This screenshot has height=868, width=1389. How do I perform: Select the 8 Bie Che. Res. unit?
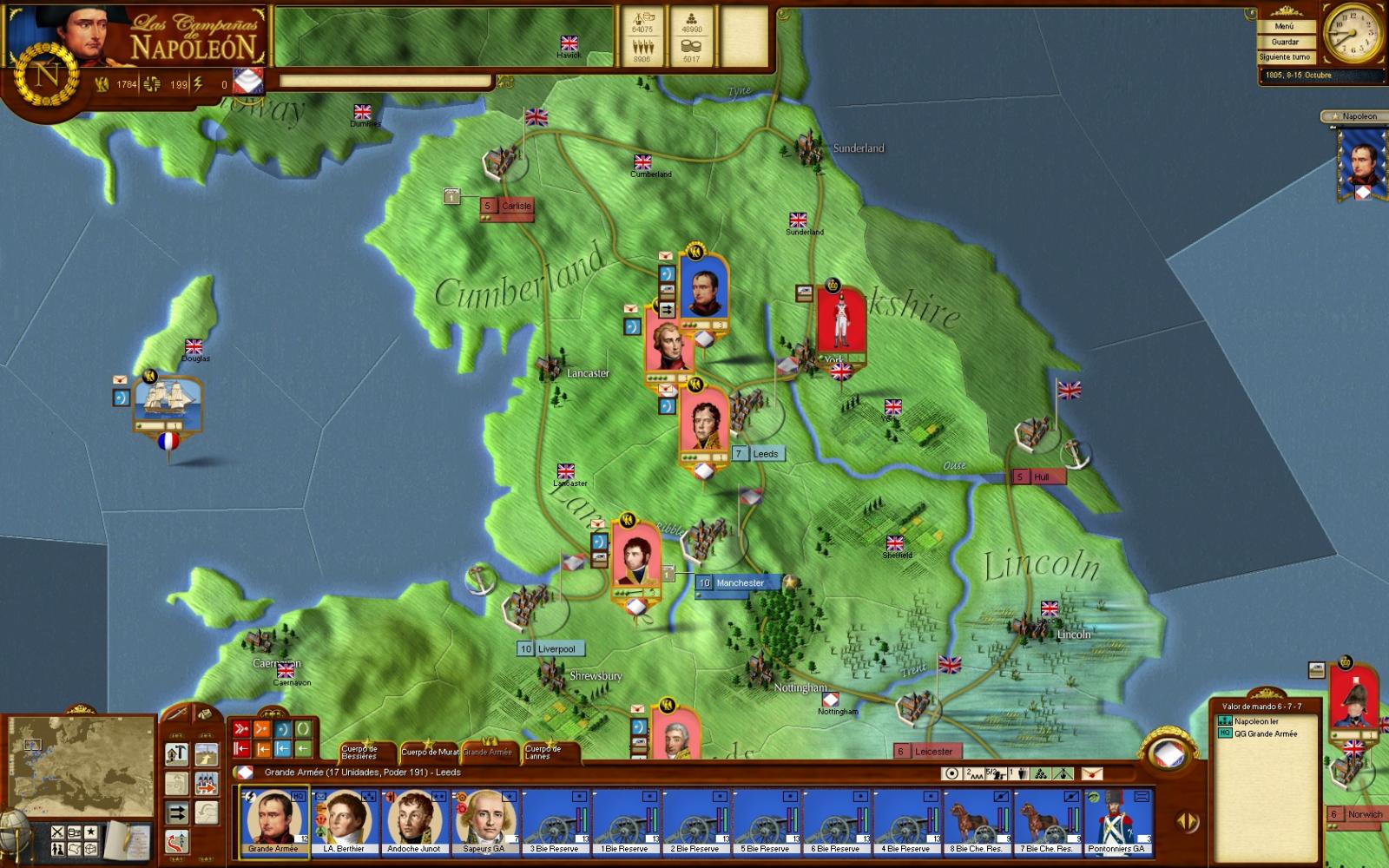click(x=978, y=822)
